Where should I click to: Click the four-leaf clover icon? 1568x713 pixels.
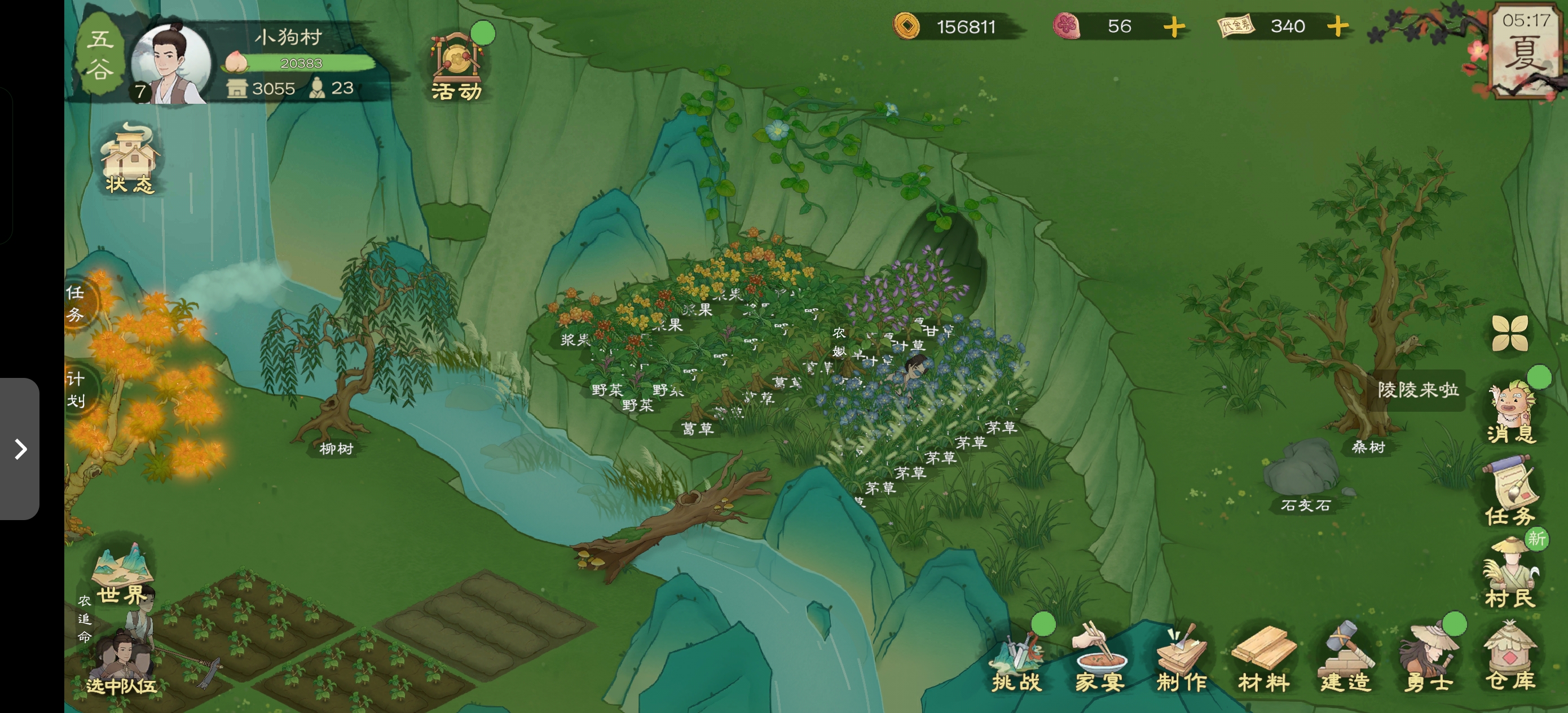pyautogui.click(x=1509, y=333)
